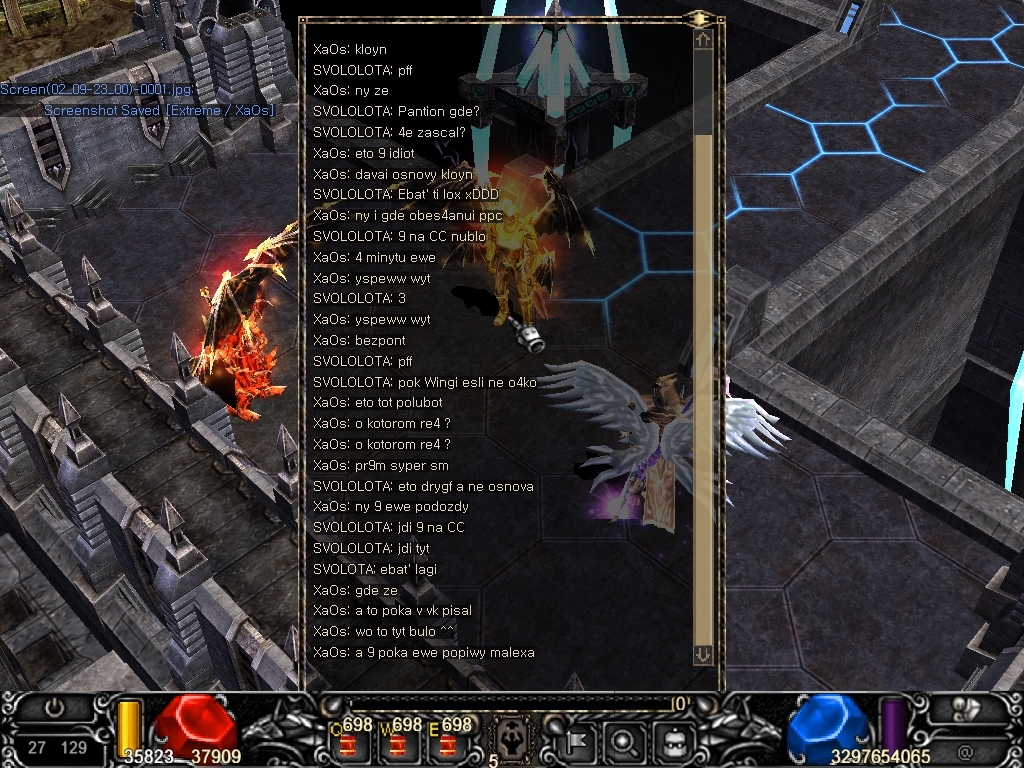Viewport: 1024px width, 768px height.
Task: Use the Q hotkey potion slot
Action: [x=350, y=744]
